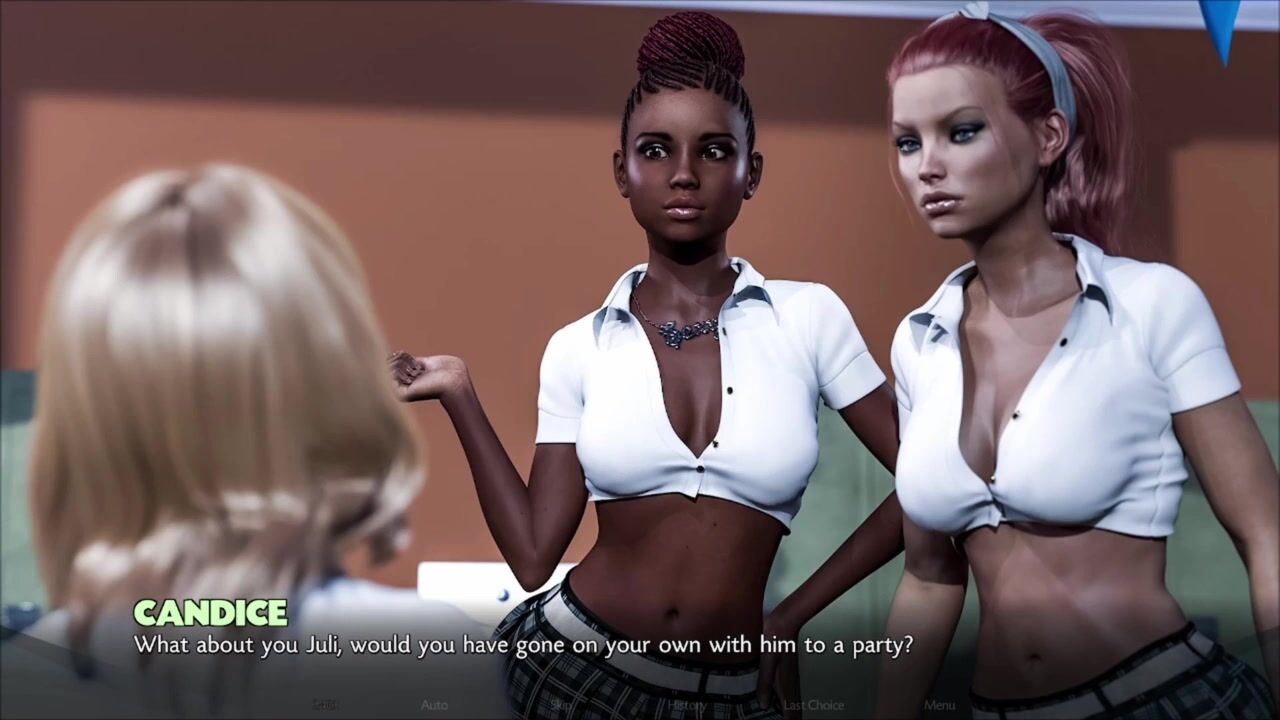Open the game Menu
1280x720 pixels.
click(x=939, y=705)
